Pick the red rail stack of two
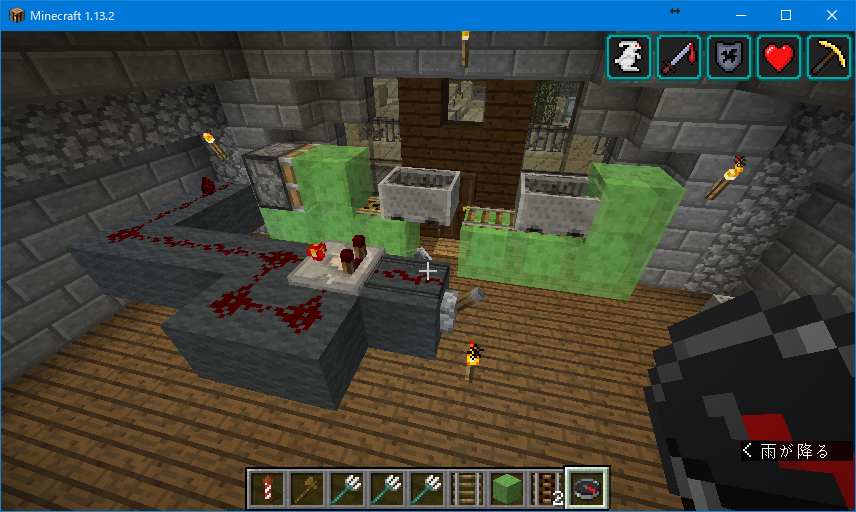Viewport: 856px width, 512px height. point(546,489)
